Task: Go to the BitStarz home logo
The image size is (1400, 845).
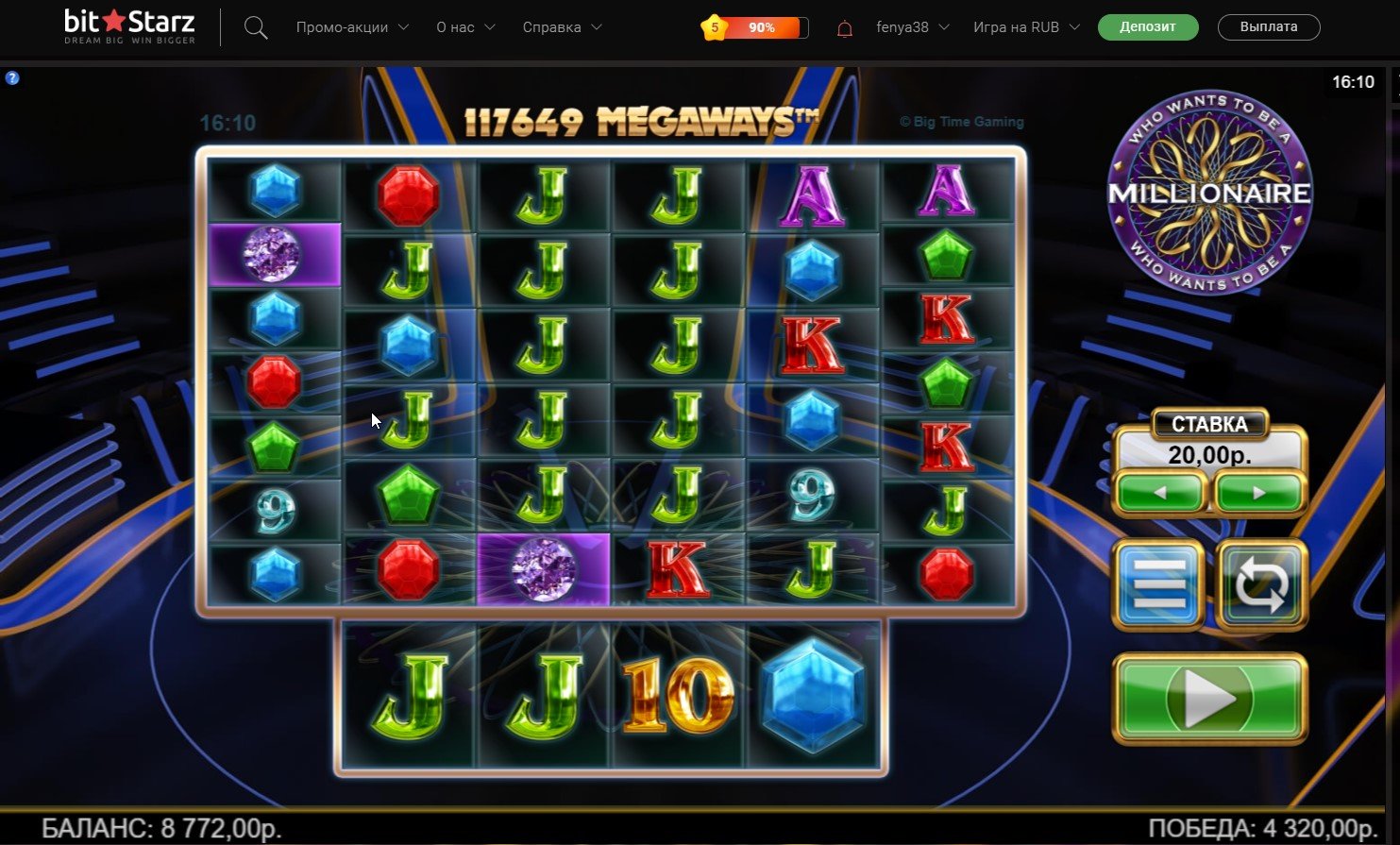Action: coord(130,26)
